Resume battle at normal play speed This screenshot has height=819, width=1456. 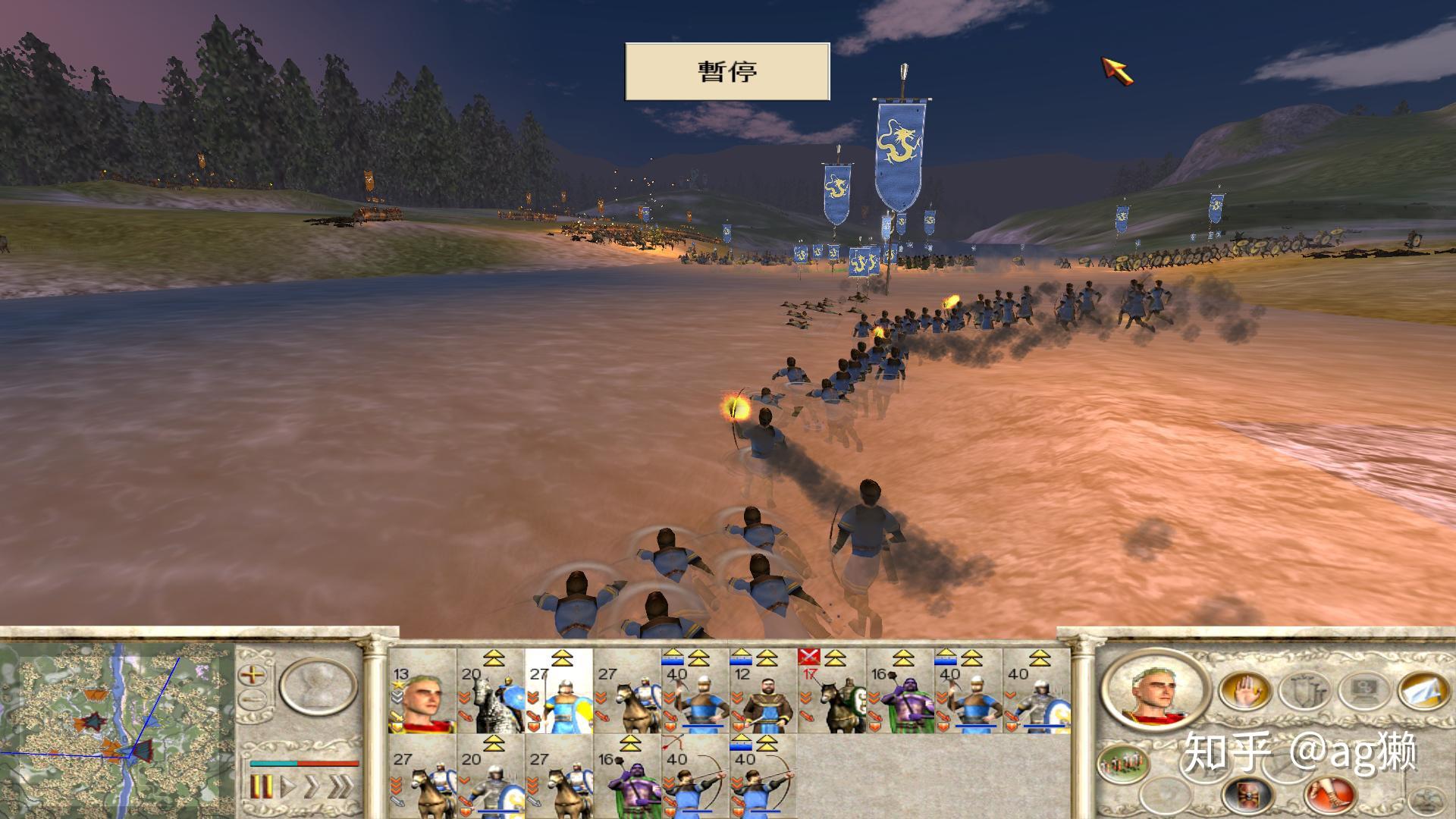pos(288,786)
